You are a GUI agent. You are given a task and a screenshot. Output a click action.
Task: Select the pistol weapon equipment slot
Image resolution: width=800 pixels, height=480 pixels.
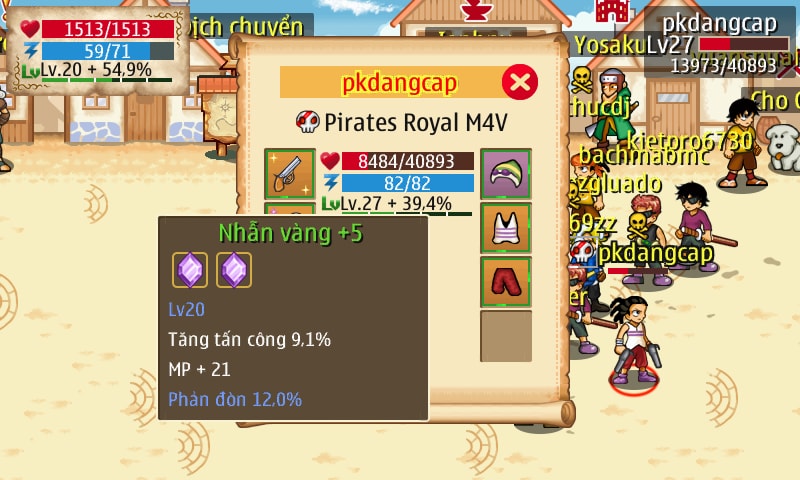(x=290, y=174)
